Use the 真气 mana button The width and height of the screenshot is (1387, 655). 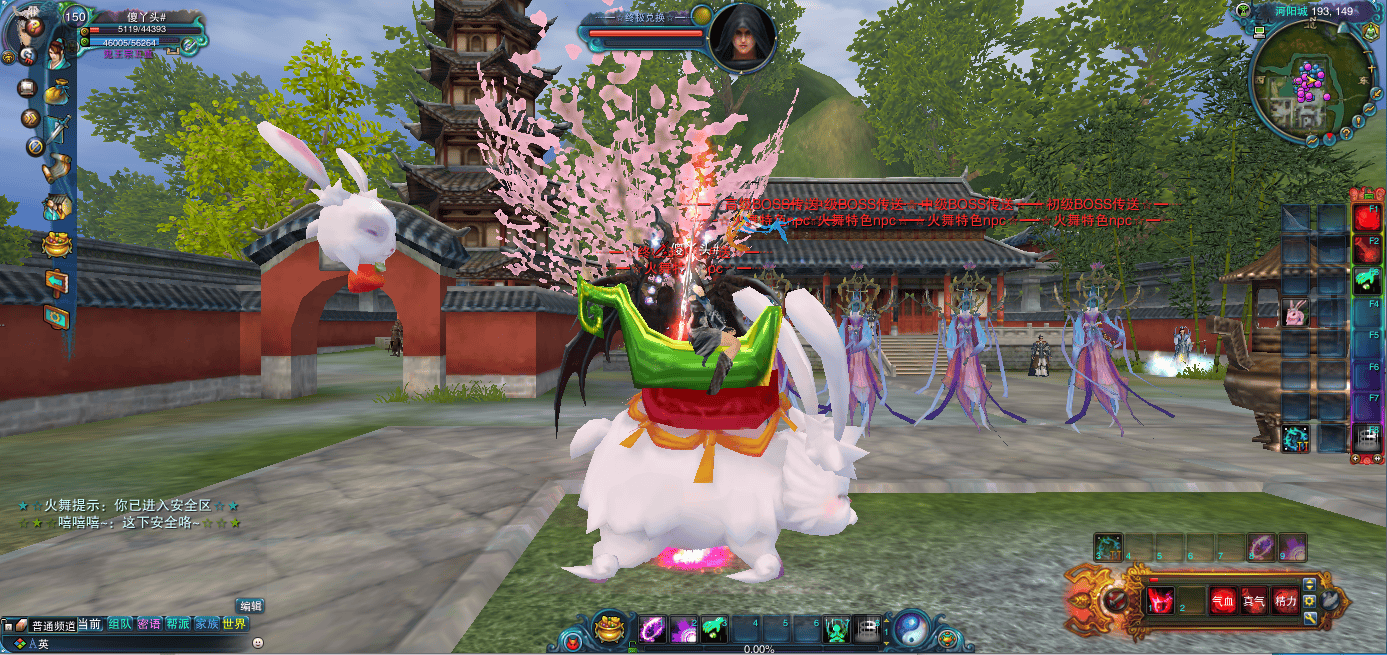point(1254,601)
